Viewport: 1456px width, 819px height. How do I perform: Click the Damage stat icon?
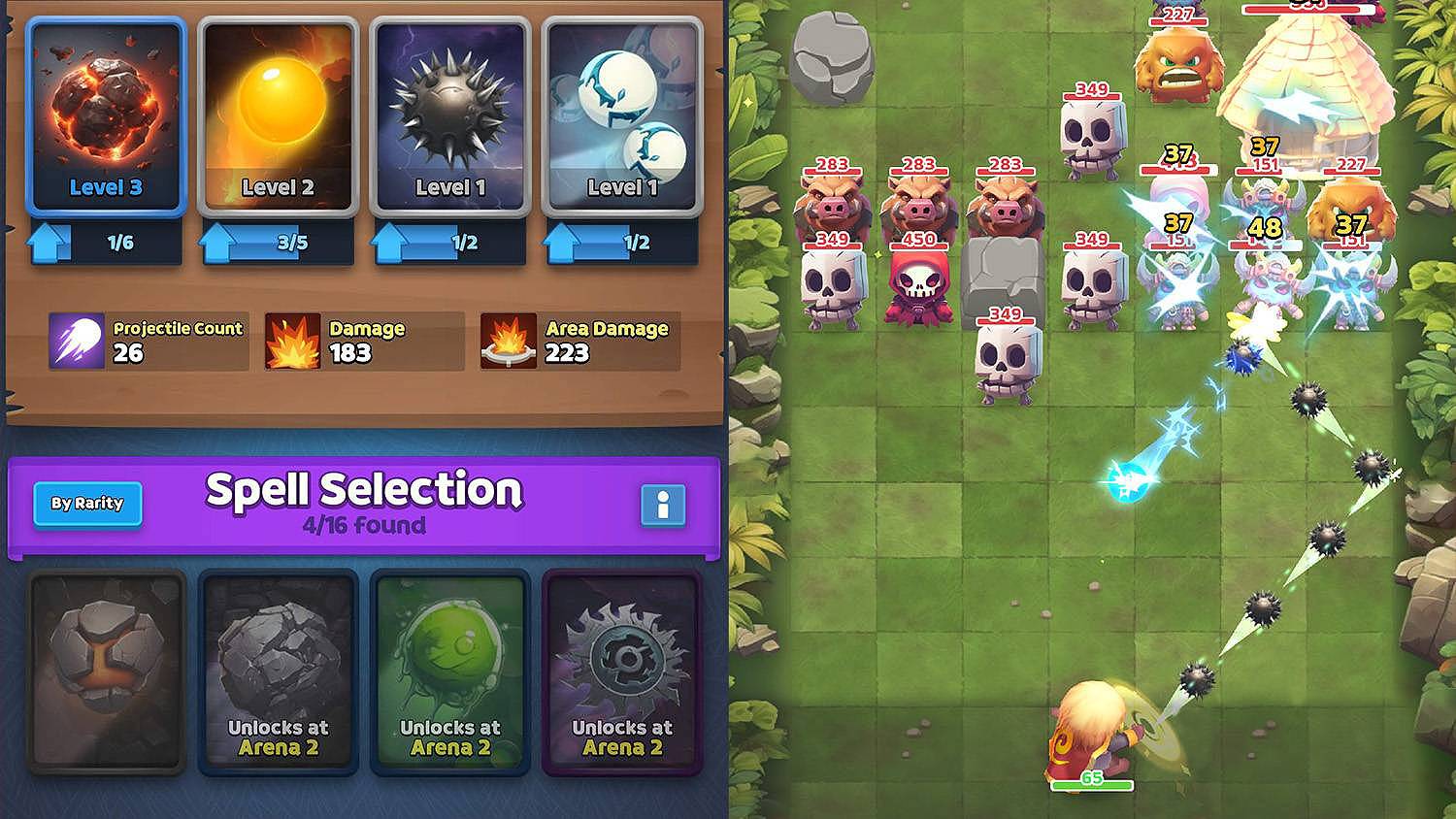(293, 341)
